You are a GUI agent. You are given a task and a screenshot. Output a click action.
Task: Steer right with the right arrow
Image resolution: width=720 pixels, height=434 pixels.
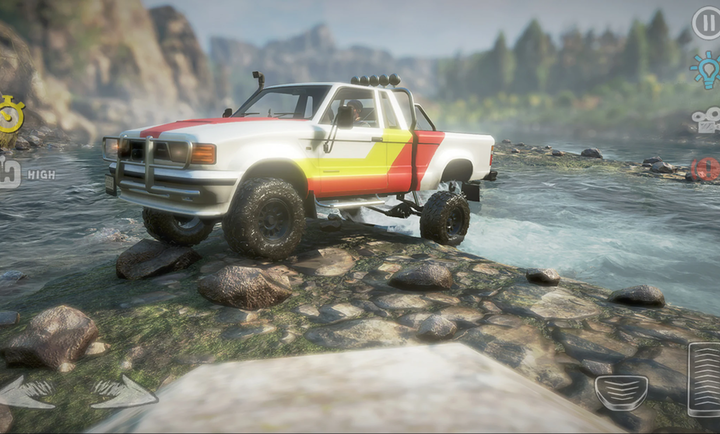(x=122, y=392)
